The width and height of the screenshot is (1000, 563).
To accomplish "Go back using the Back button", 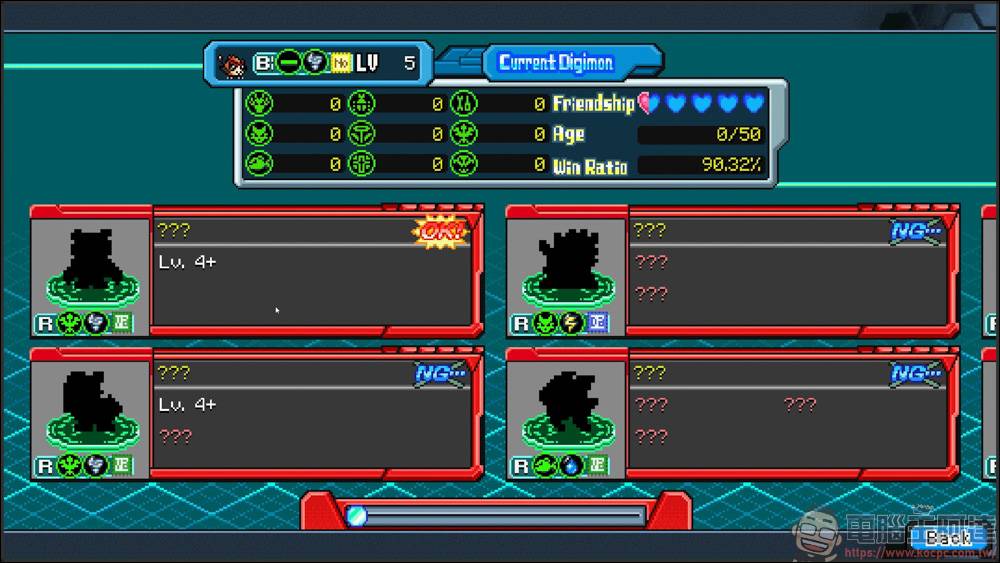I will (x=948, y=538).
